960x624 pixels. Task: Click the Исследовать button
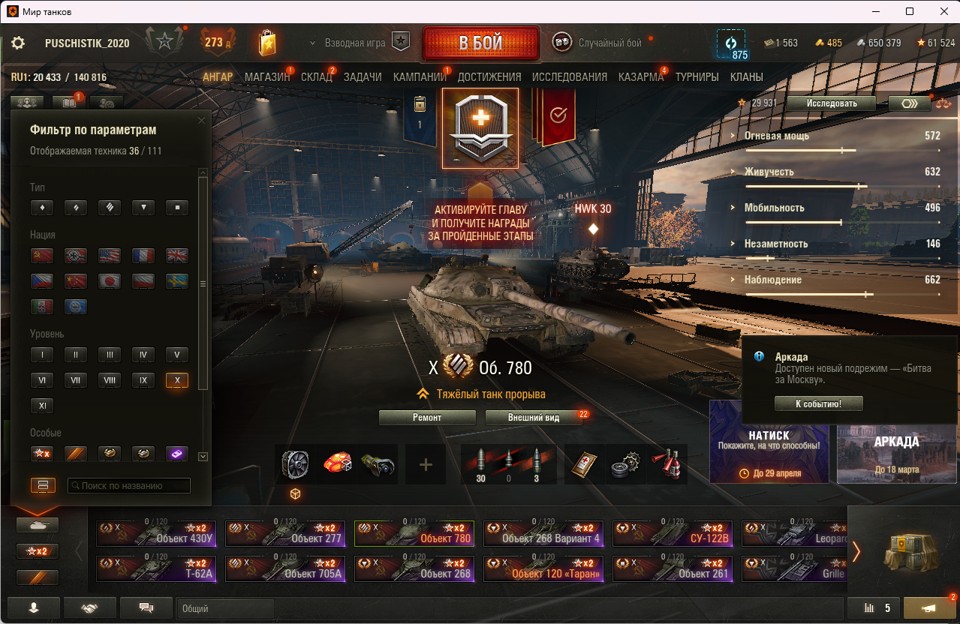click(x=830, y=103)
